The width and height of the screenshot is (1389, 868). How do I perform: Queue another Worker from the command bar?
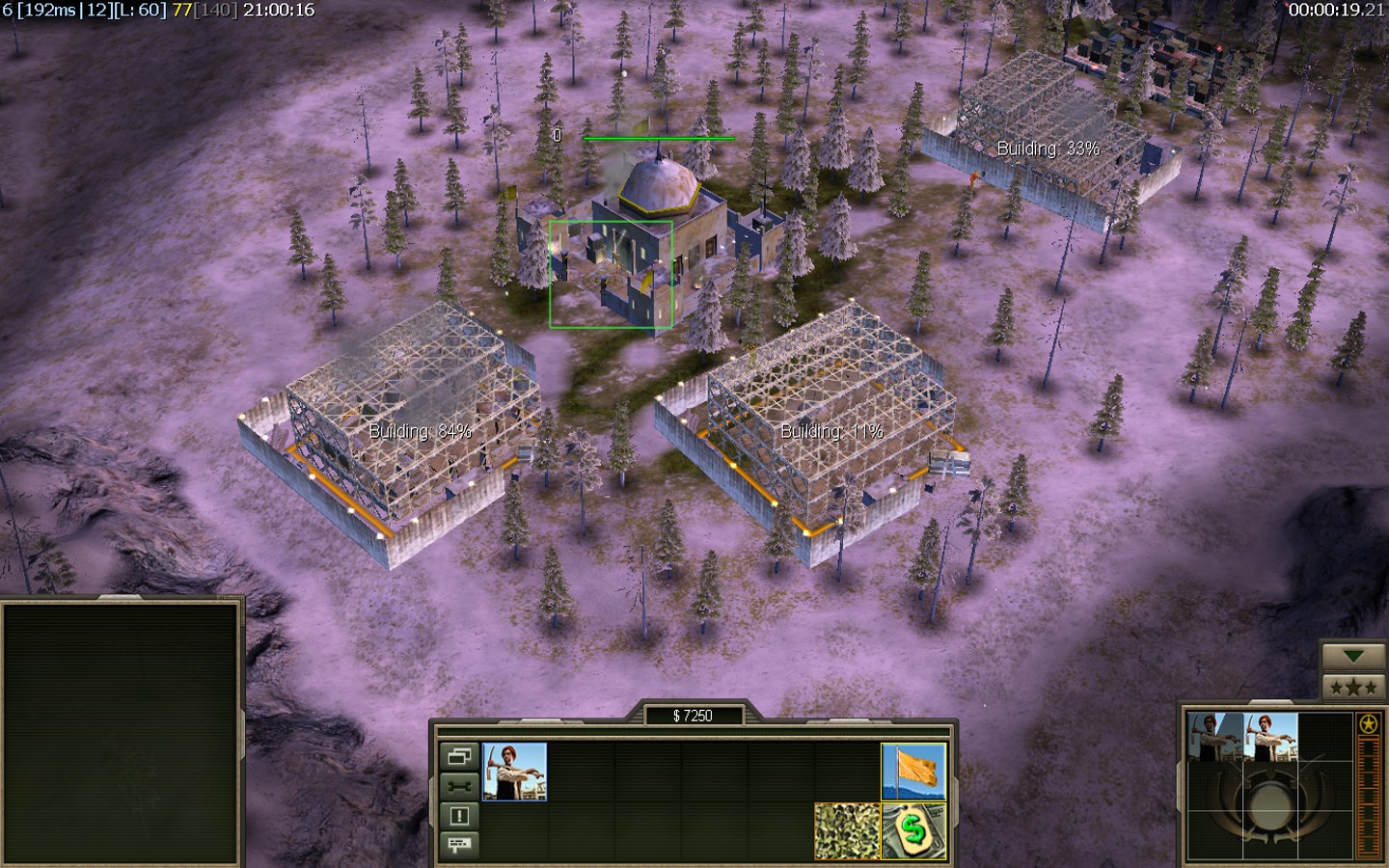pyautogui.click(x=514, y=772)
